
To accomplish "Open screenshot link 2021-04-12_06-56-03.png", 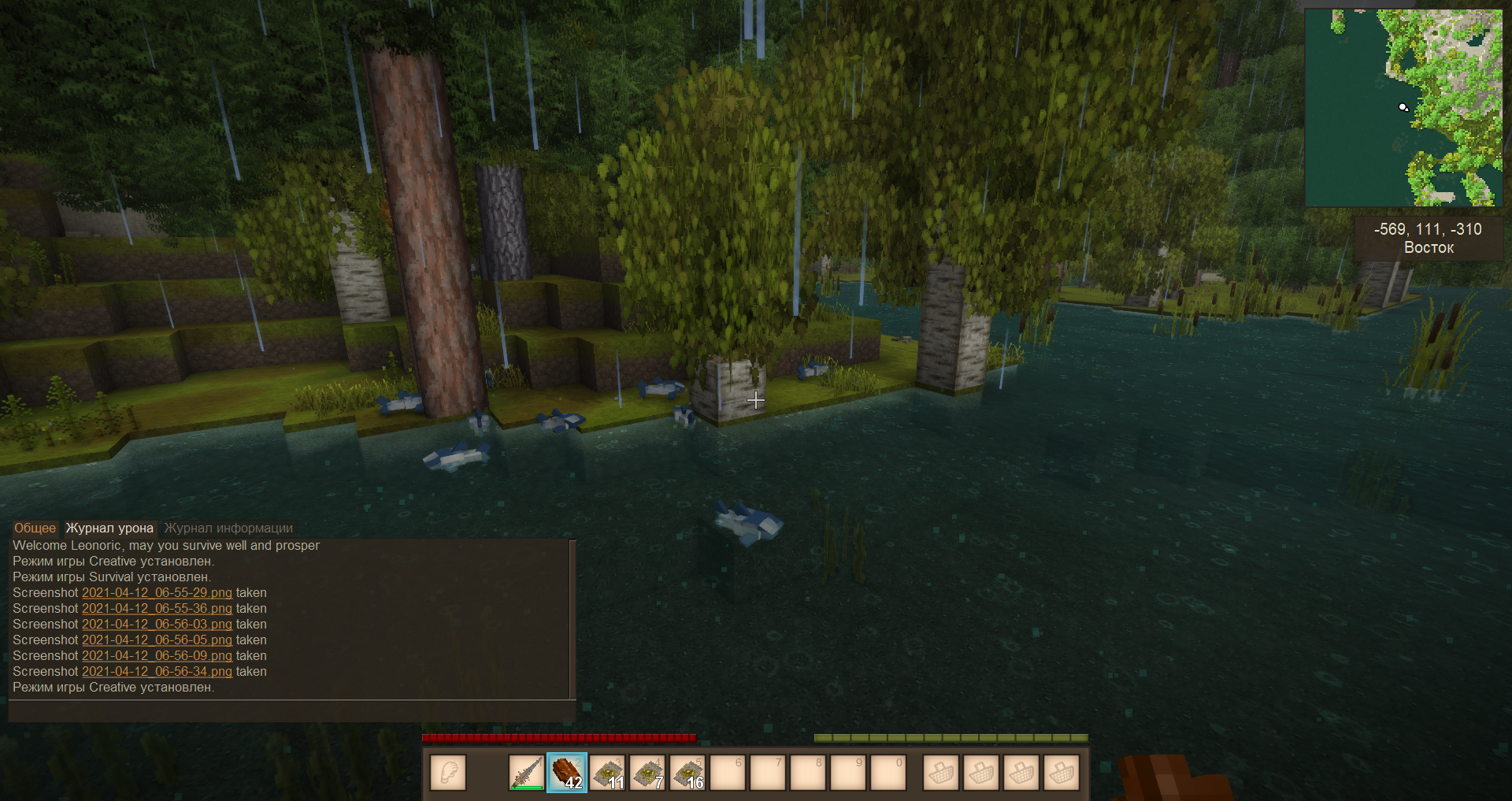I will [x=157, y=624].
